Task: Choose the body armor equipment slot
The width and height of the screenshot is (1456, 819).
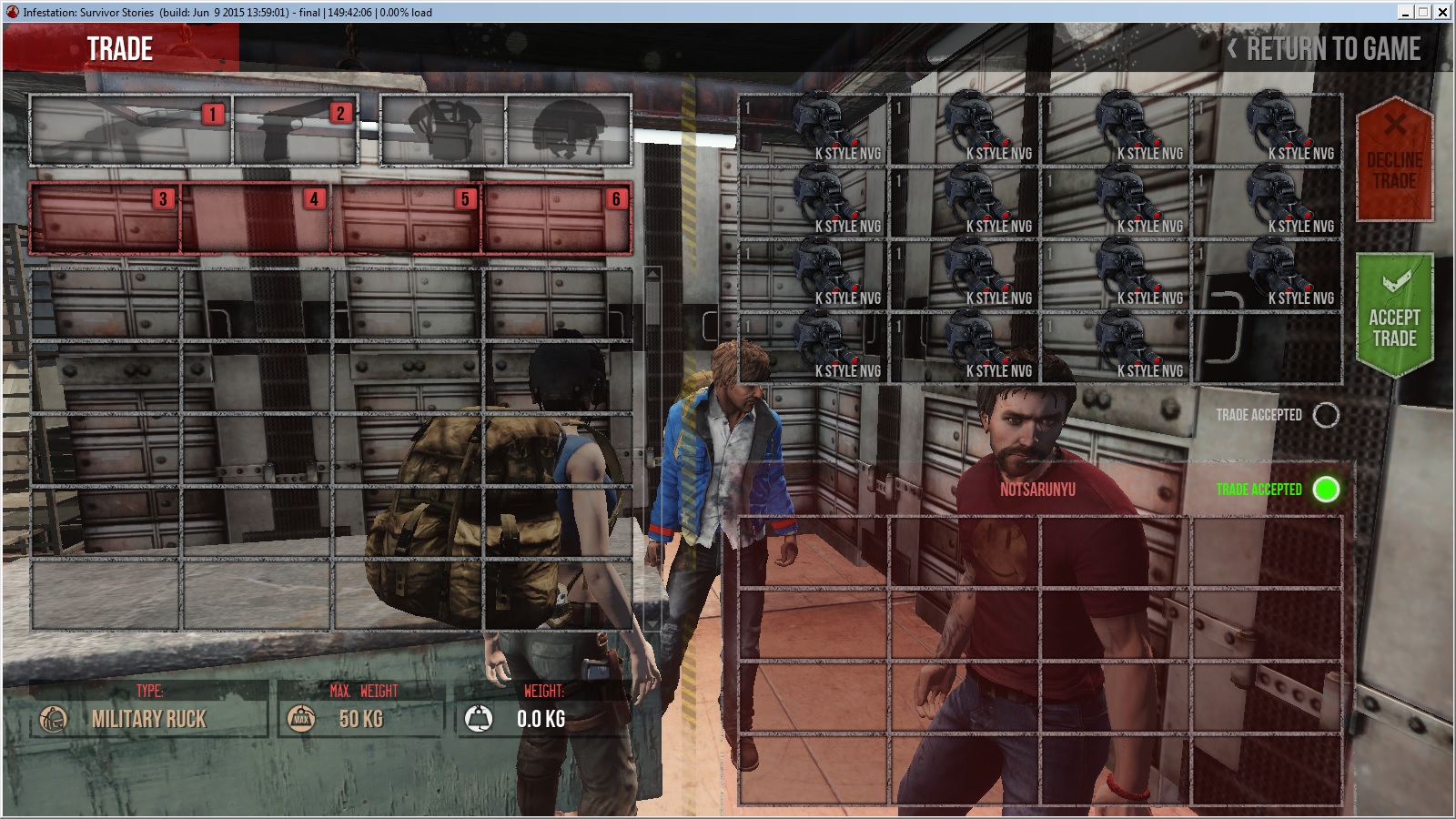Action: pyautogui.click(x=443, y=130)
